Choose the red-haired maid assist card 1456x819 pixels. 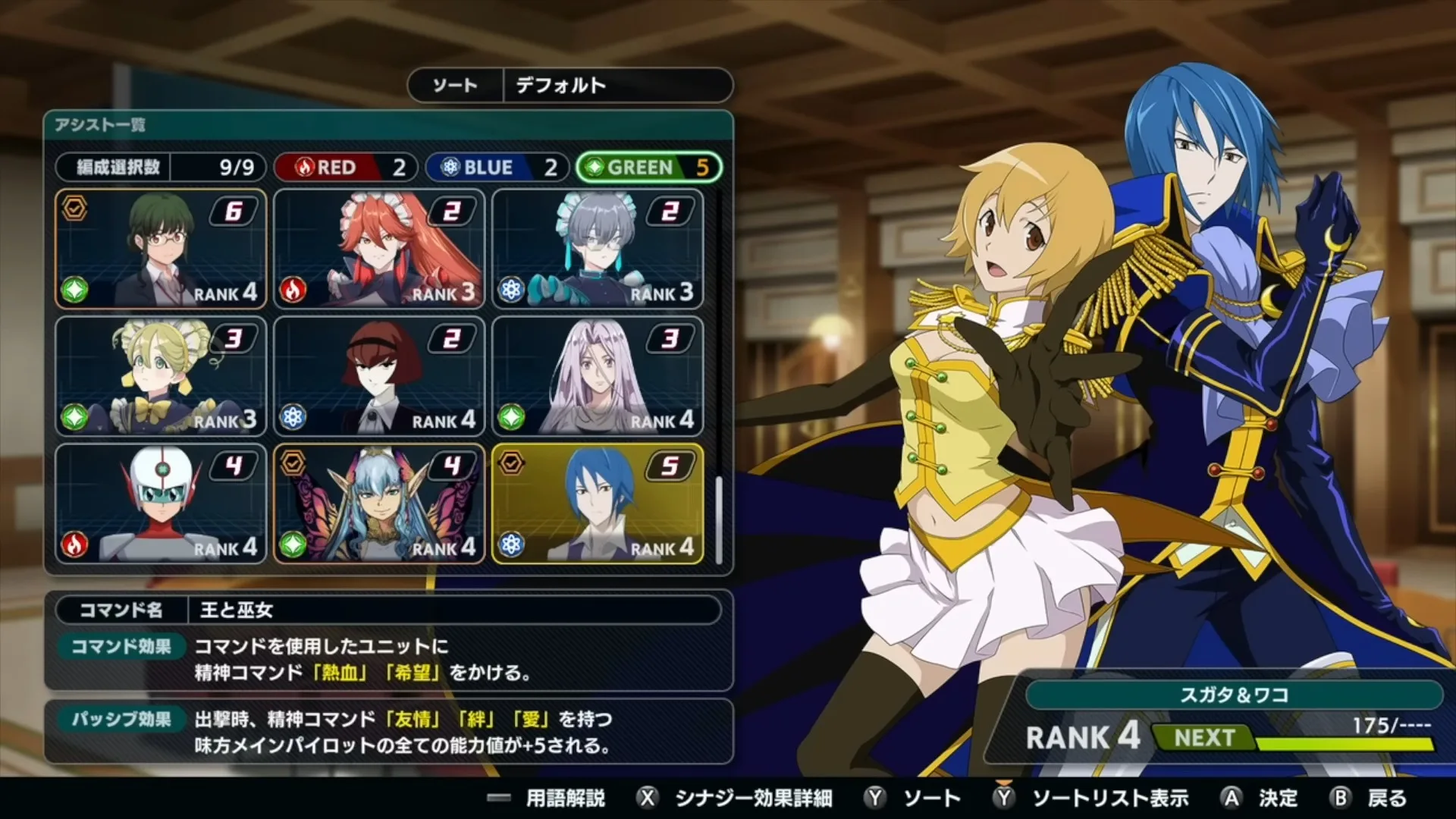pyautogui.click(x=379, y=249)
